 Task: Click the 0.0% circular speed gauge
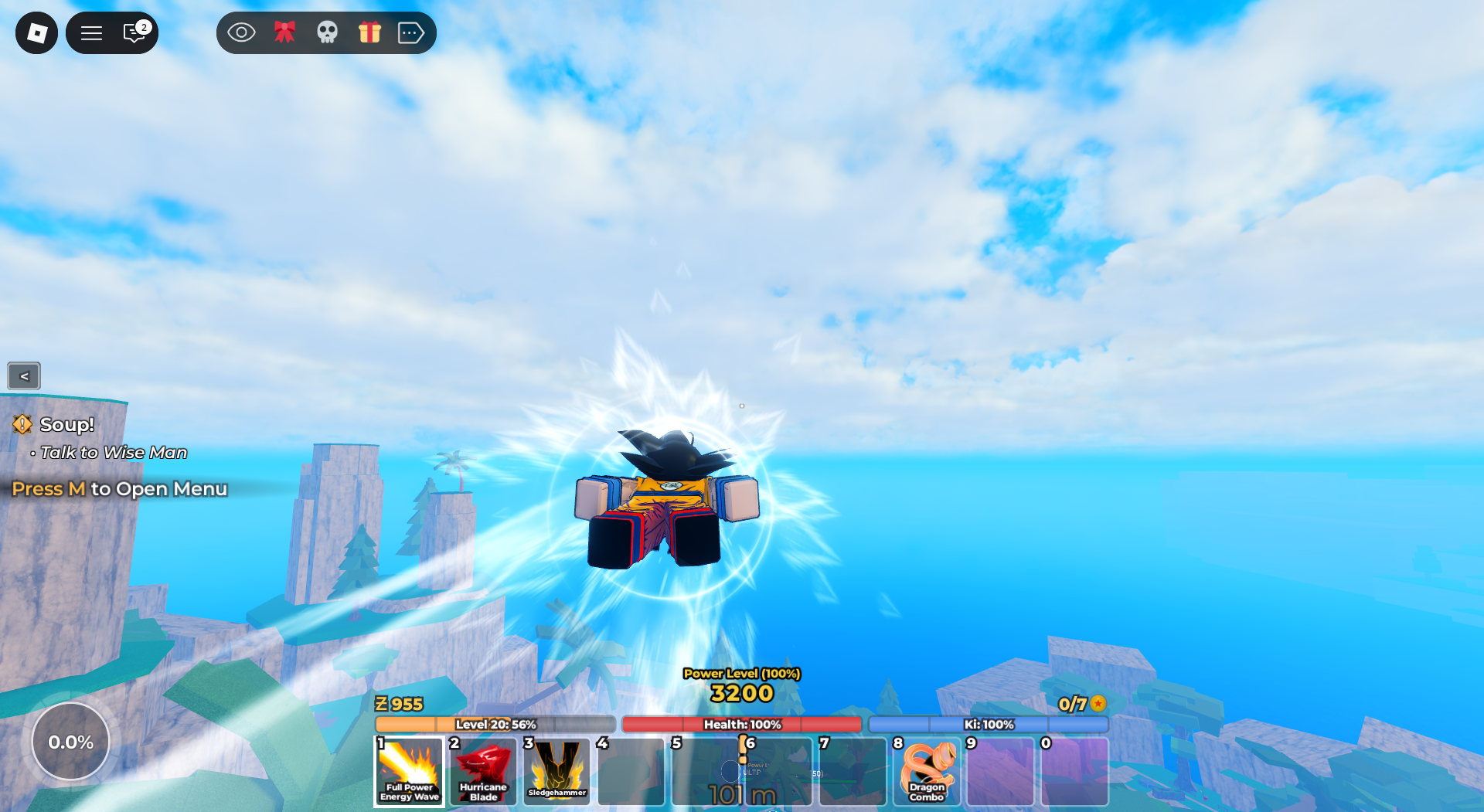(71, 741)
